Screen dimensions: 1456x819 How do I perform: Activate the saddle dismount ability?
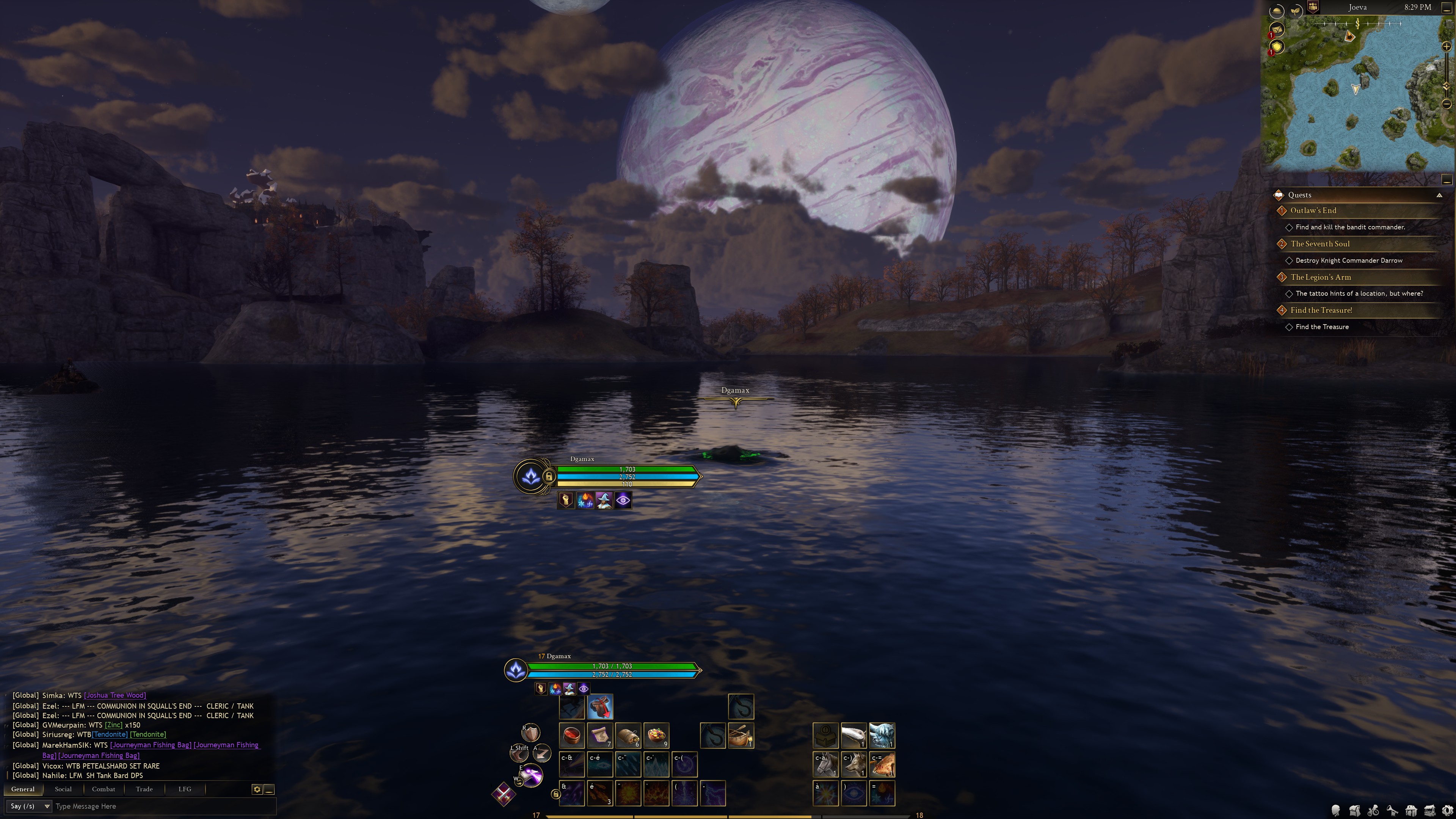pos(600,707)
